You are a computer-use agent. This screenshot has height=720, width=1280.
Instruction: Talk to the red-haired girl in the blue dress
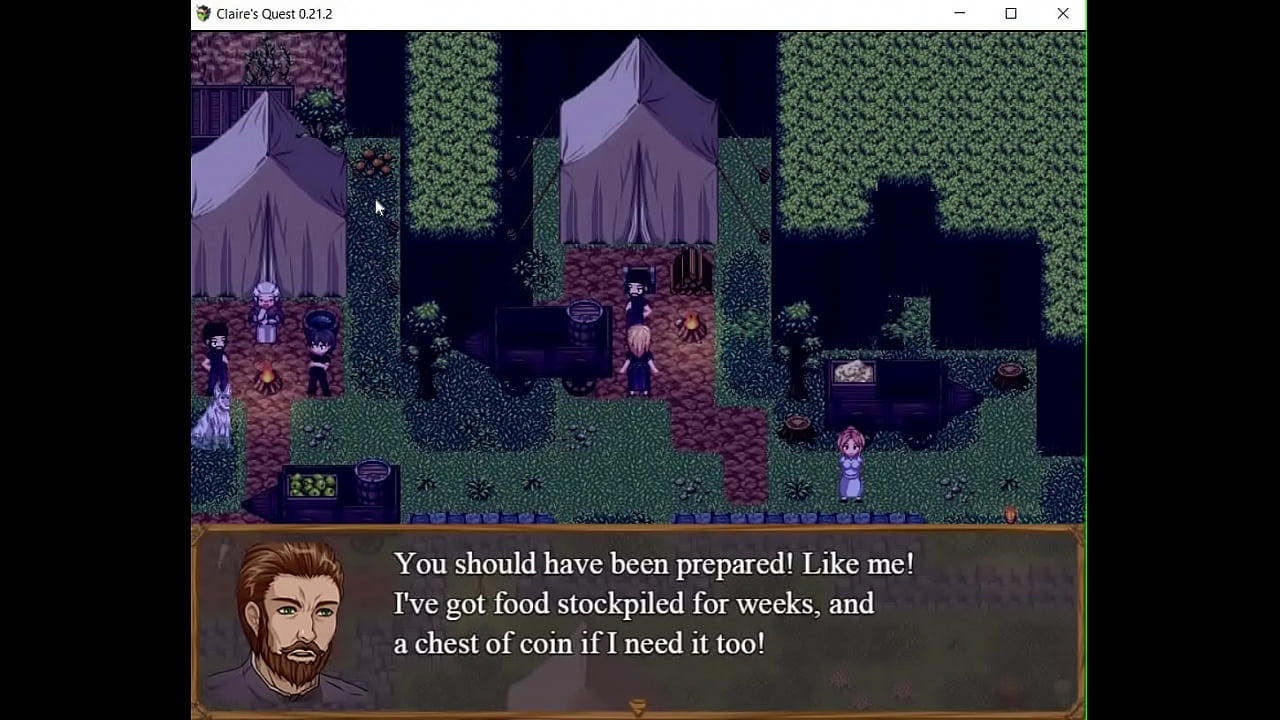point(852,465)
